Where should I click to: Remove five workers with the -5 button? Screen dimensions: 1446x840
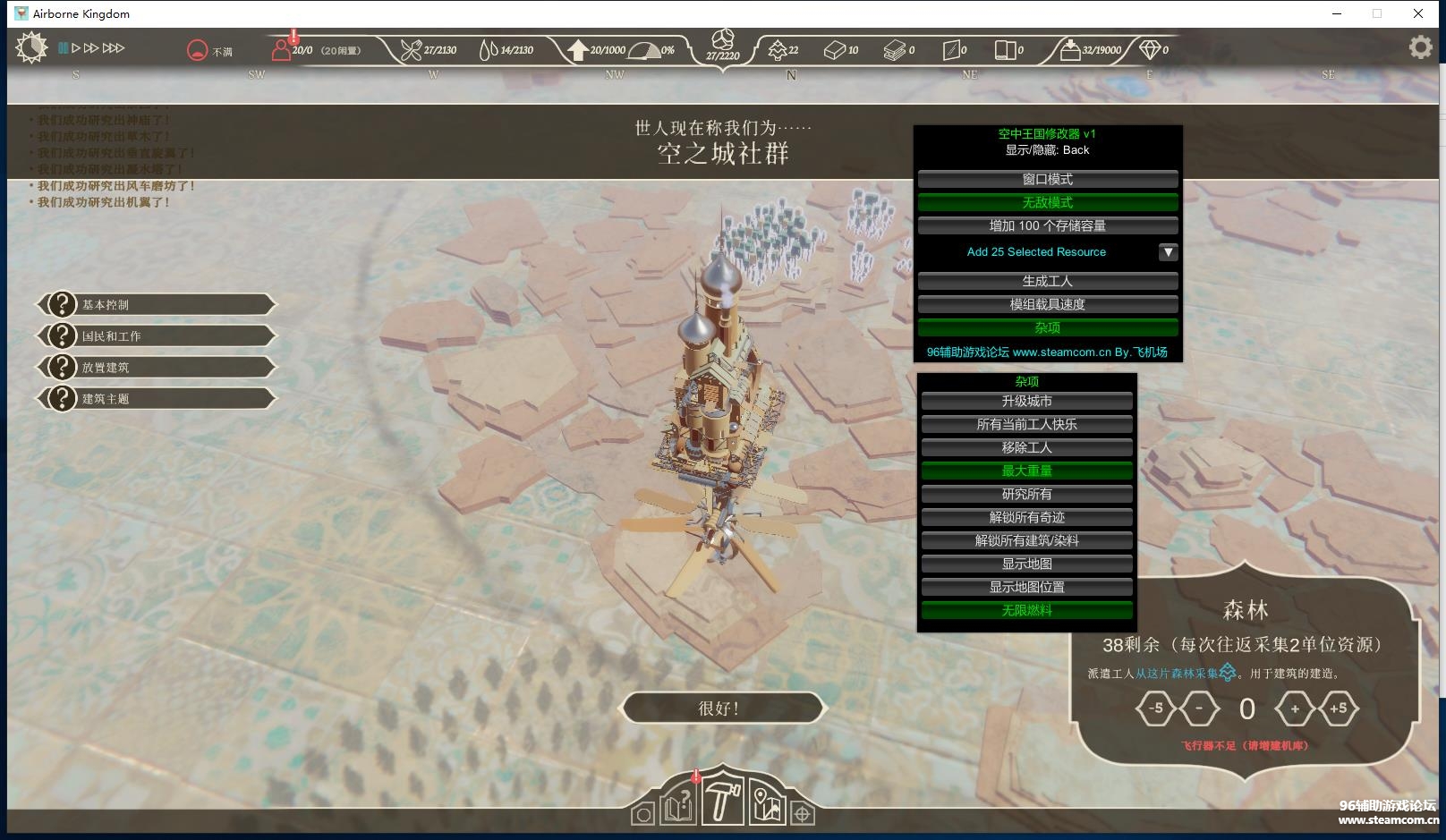1155,708
